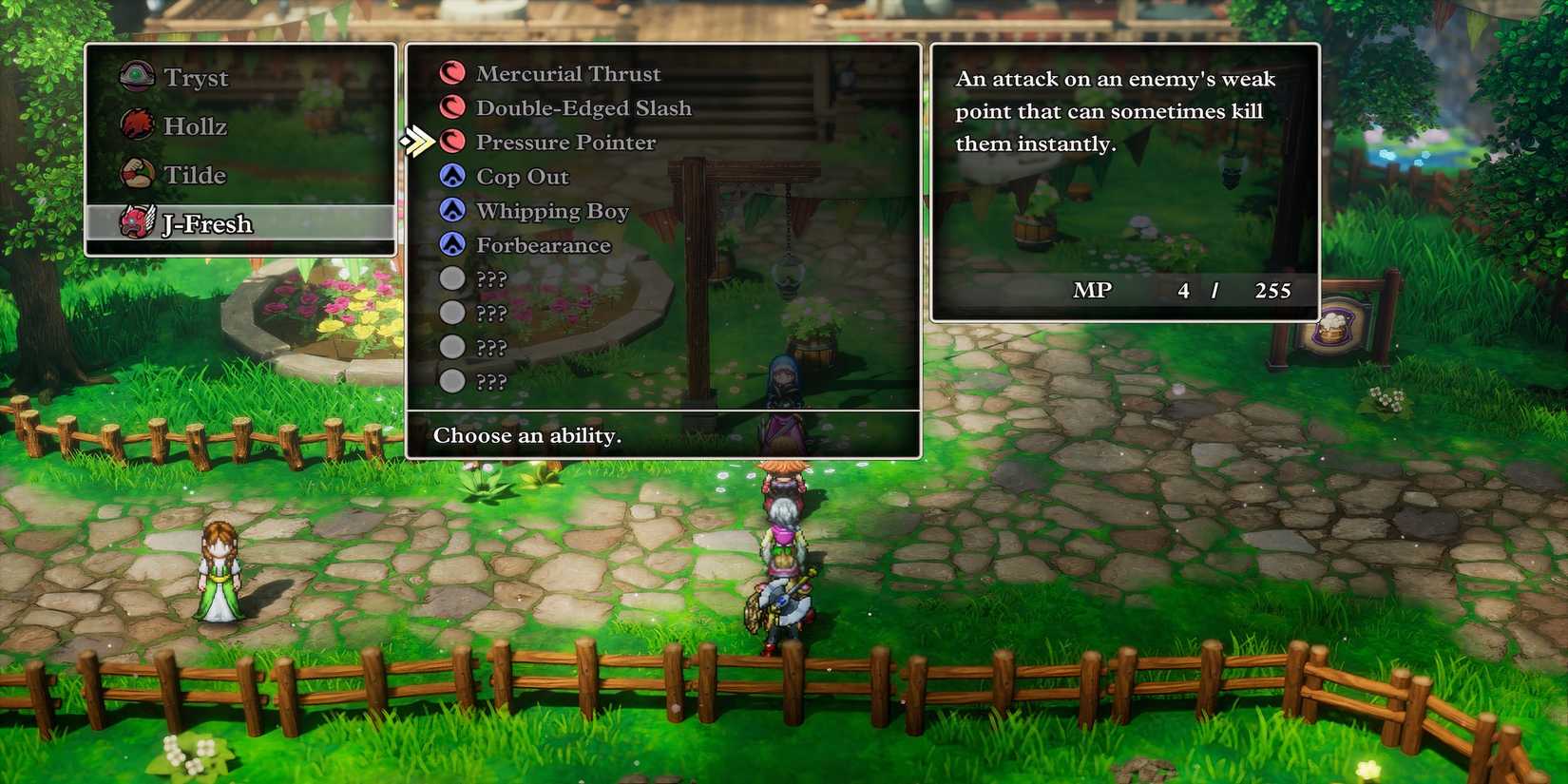Click the ability description text panel
This screenshot has height=784, width=1568.
(x=1117, y=111)
